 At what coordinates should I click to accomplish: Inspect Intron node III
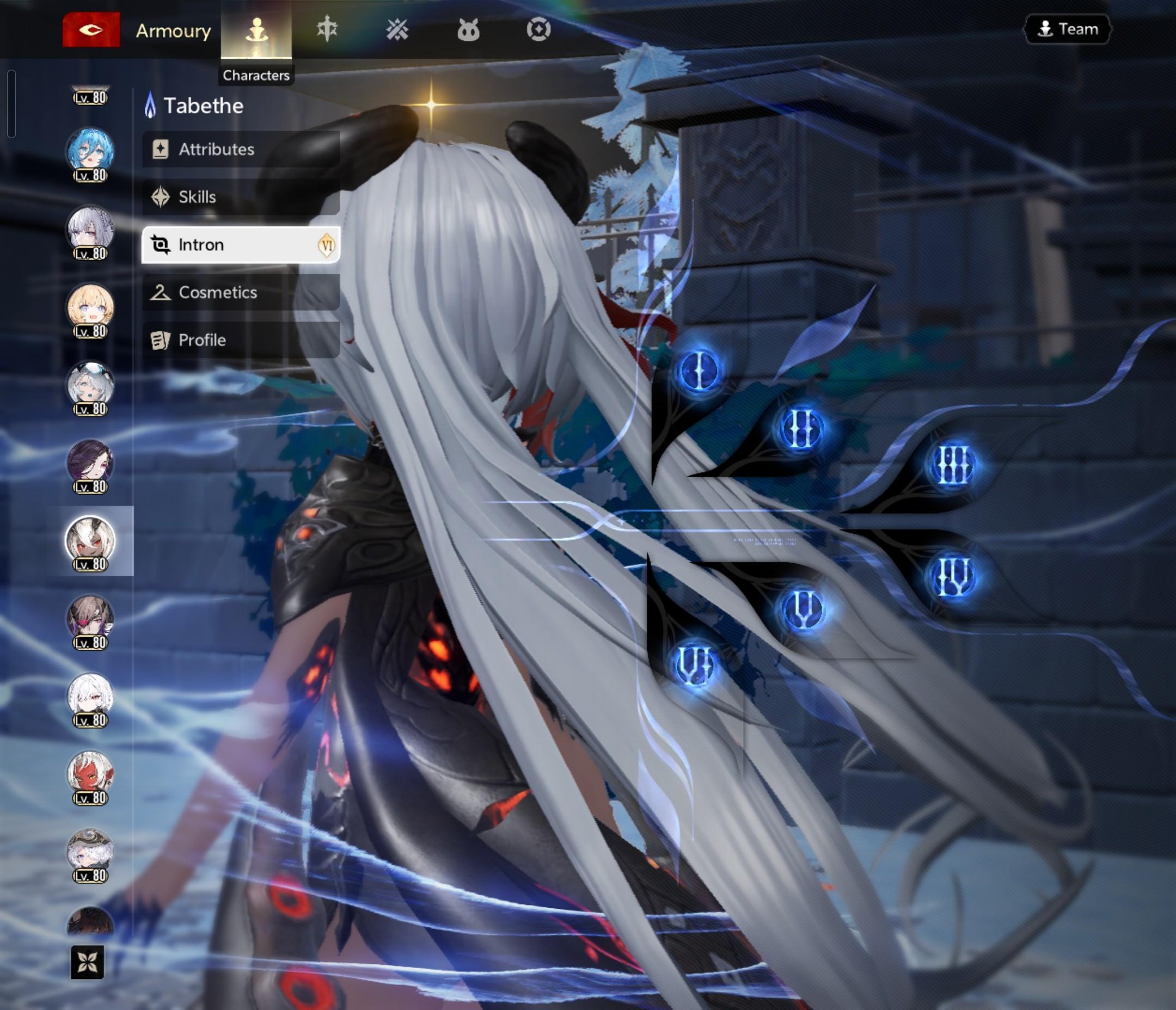pos(953,465)
